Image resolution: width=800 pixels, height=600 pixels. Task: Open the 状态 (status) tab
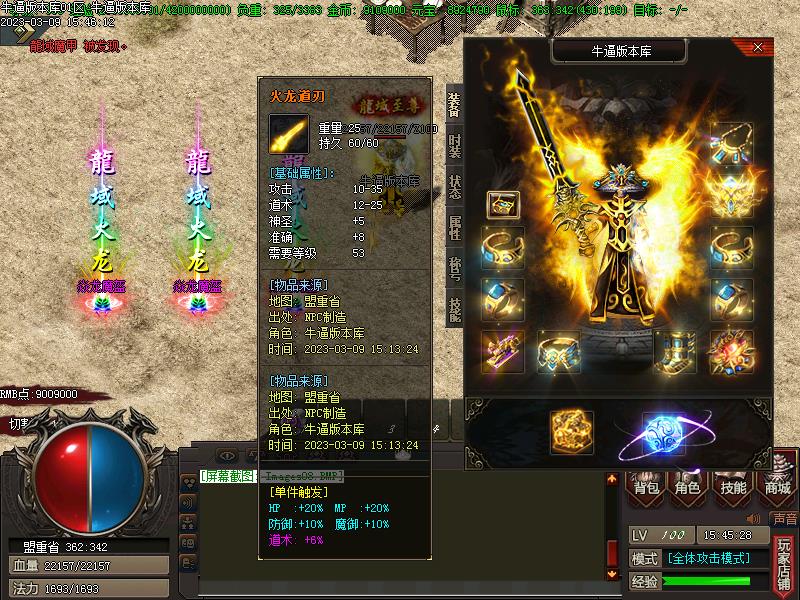454,187
